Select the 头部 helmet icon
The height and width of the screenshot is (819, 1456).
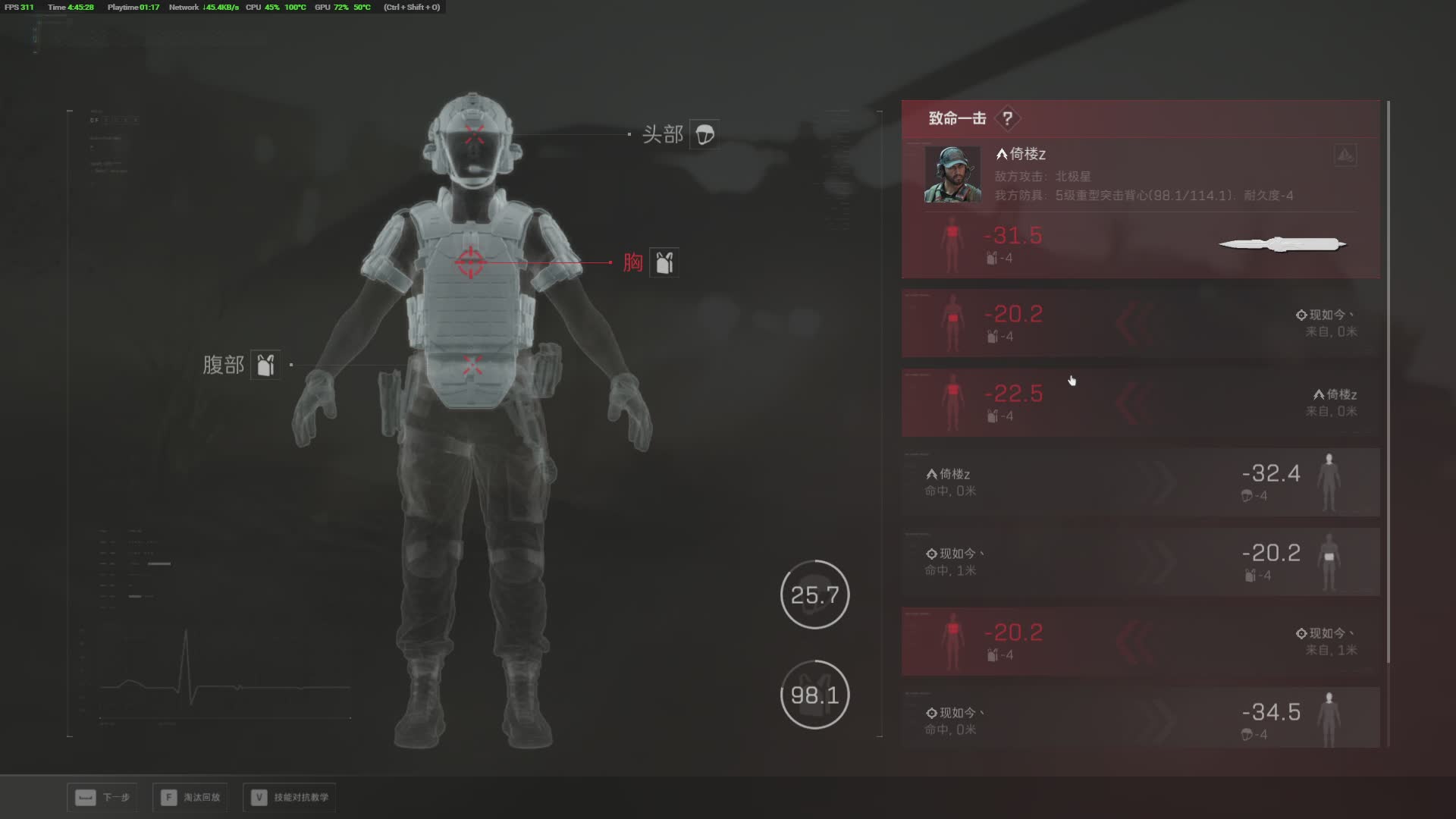coord(704,135)
